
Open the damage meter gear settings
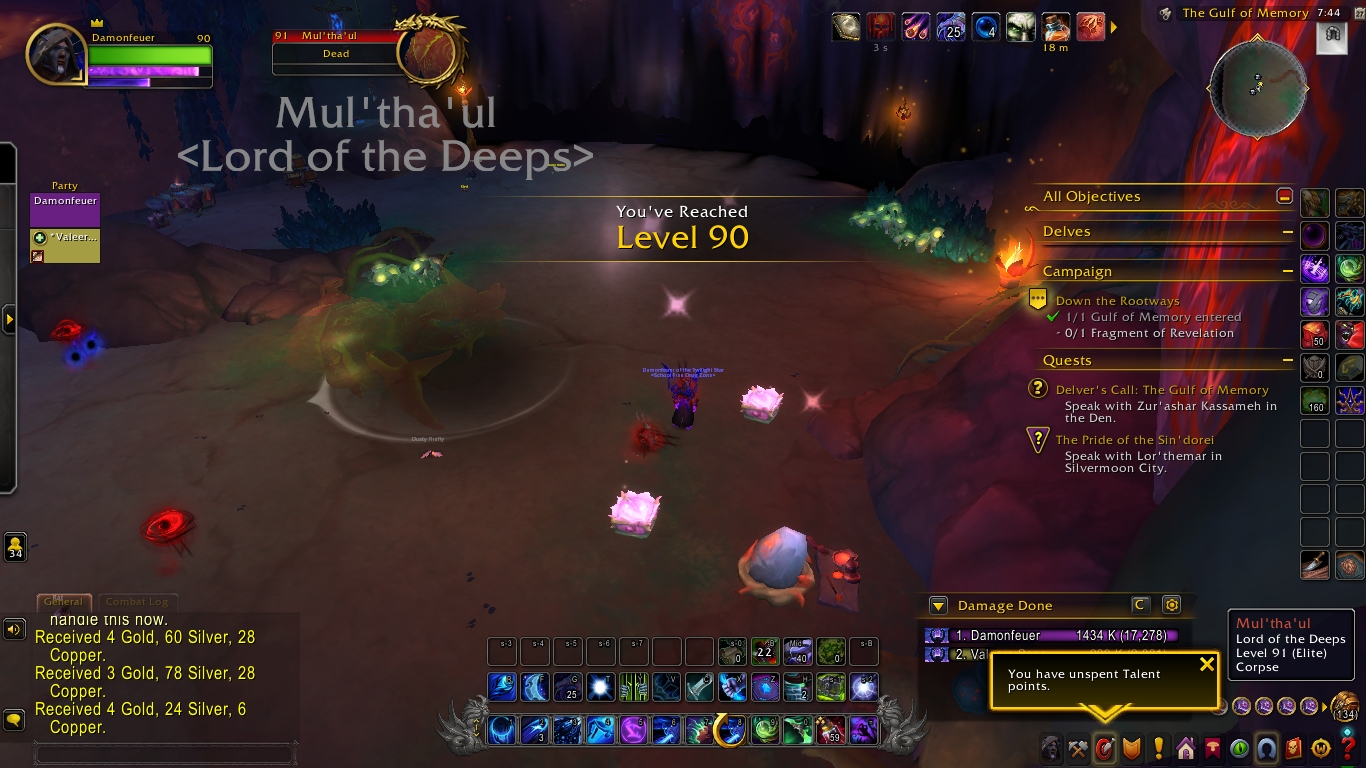coord(1172,605)
